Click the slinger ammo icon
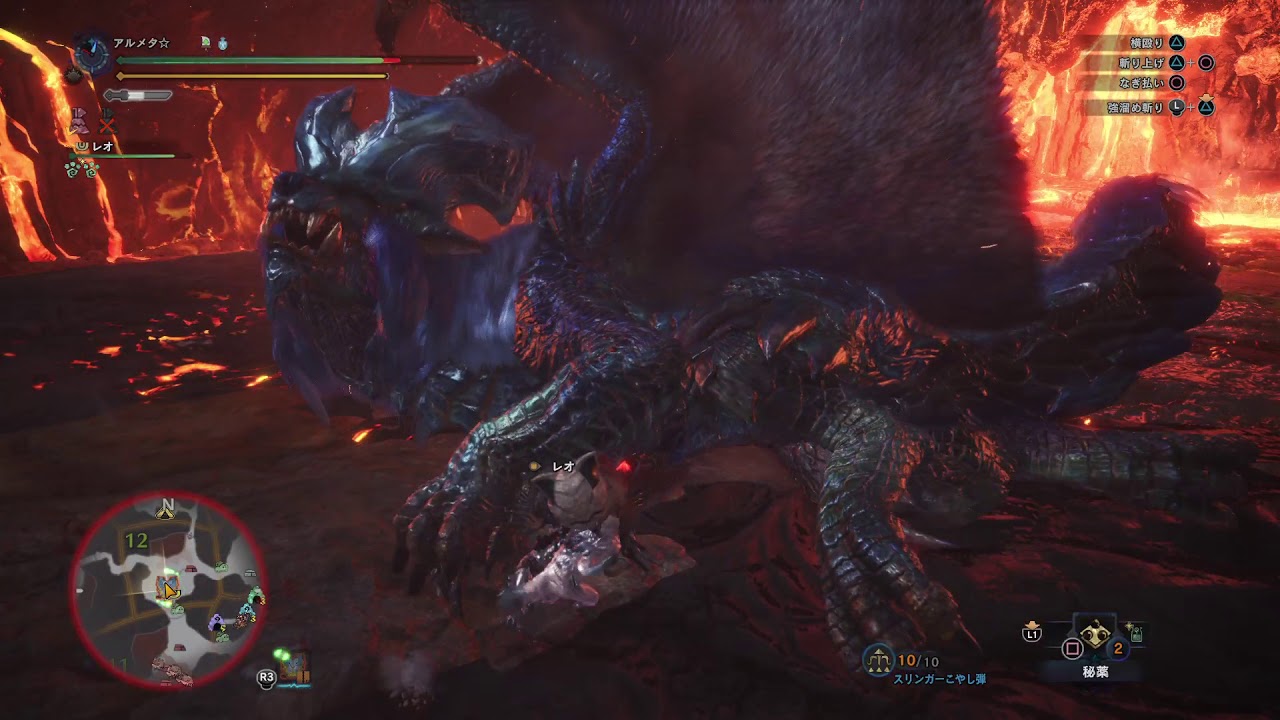The image size is (1280, 720). 879,660
